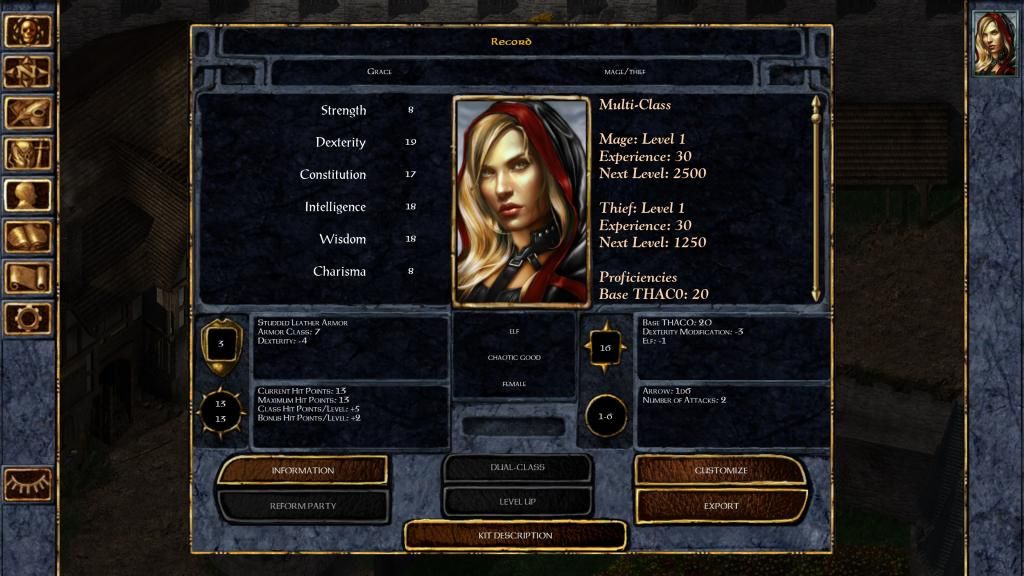Export the character

[720, 506]
